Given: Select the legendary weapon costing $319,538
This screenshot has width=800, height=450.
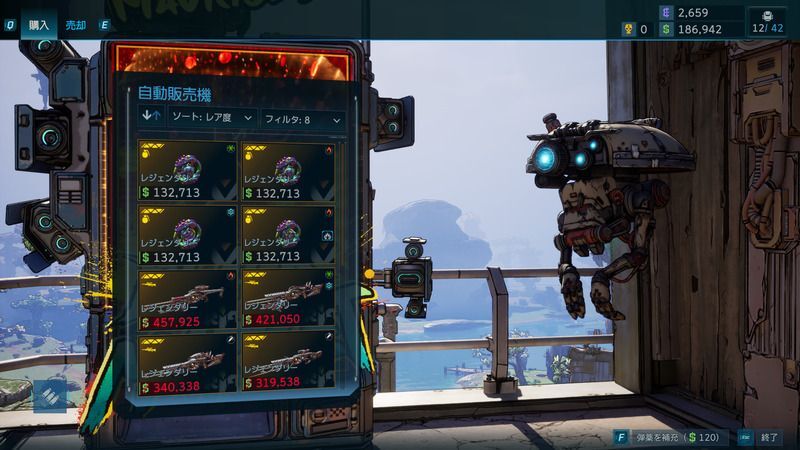Looking at the screenshot, I should (x=288, y=364).
